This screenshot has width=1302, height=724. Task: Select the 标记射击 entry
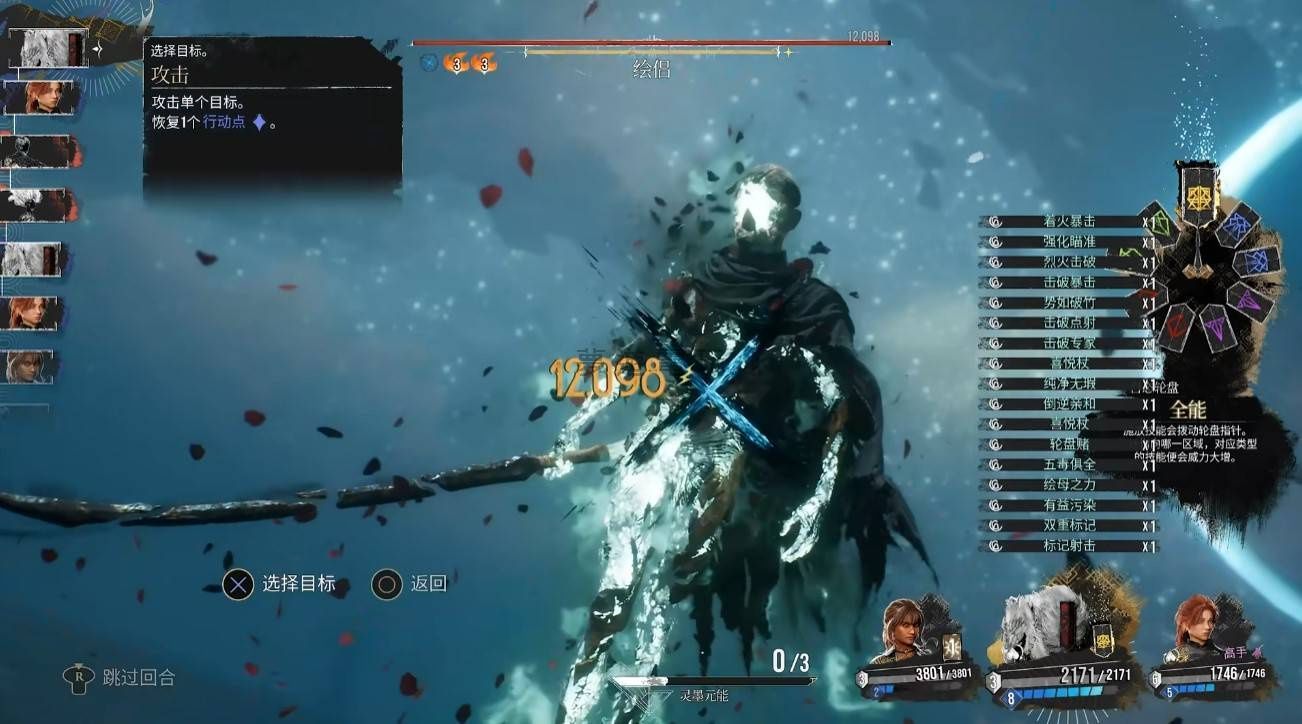(1068, 546)
